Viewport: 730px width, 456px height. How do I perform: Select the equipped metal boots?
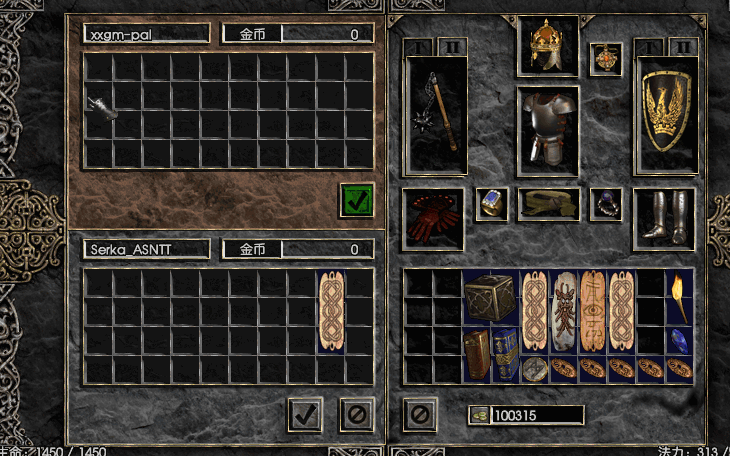click(663, 216)
